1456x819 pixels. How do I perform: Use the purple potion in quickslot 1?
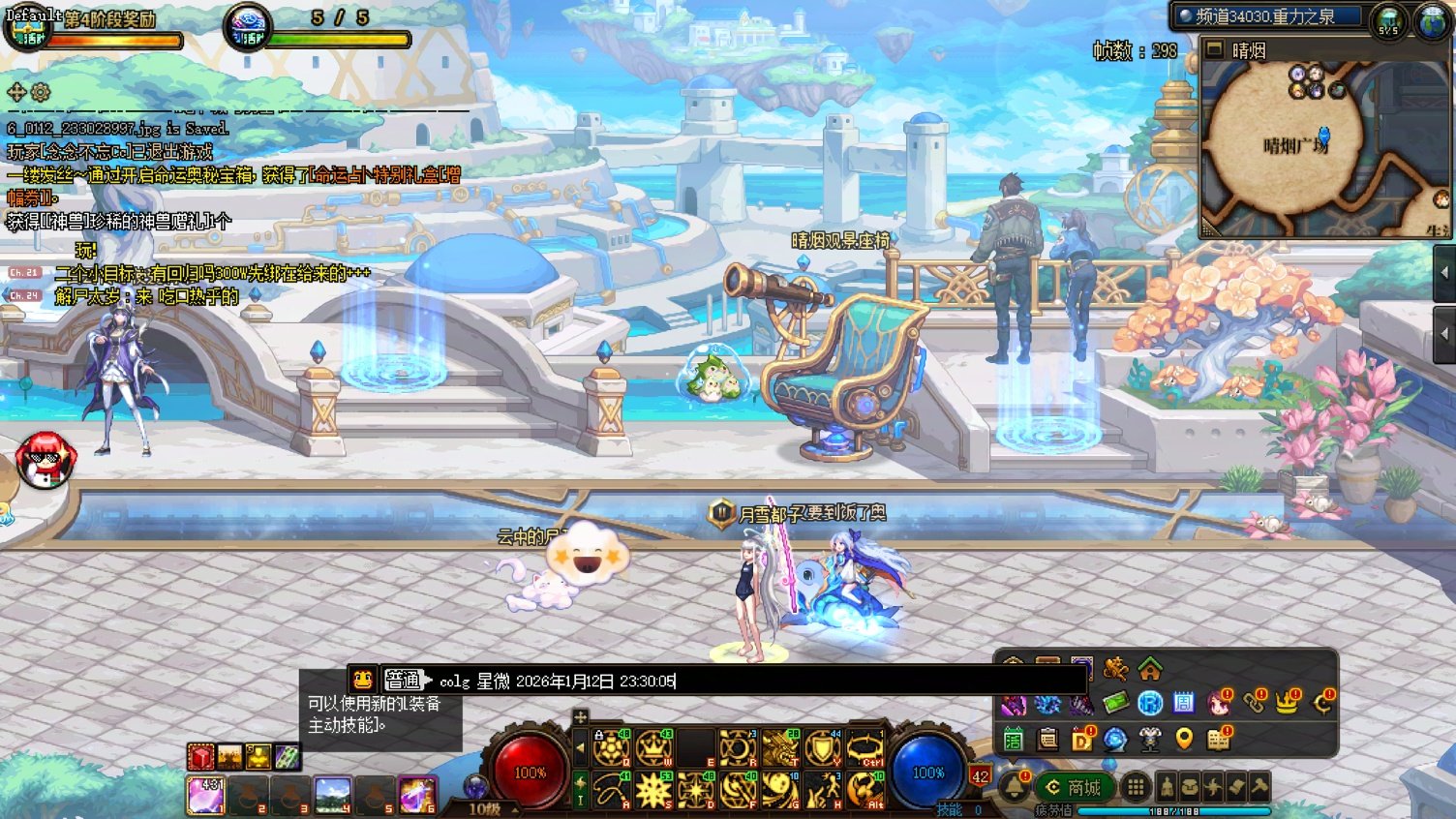(204, 795)
